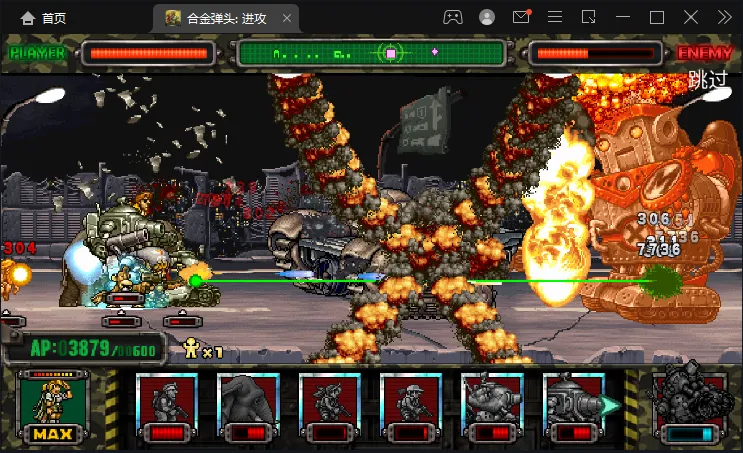Click the 跳过 skip button
The image size is (743, 453).
click(x=707, y=81)
